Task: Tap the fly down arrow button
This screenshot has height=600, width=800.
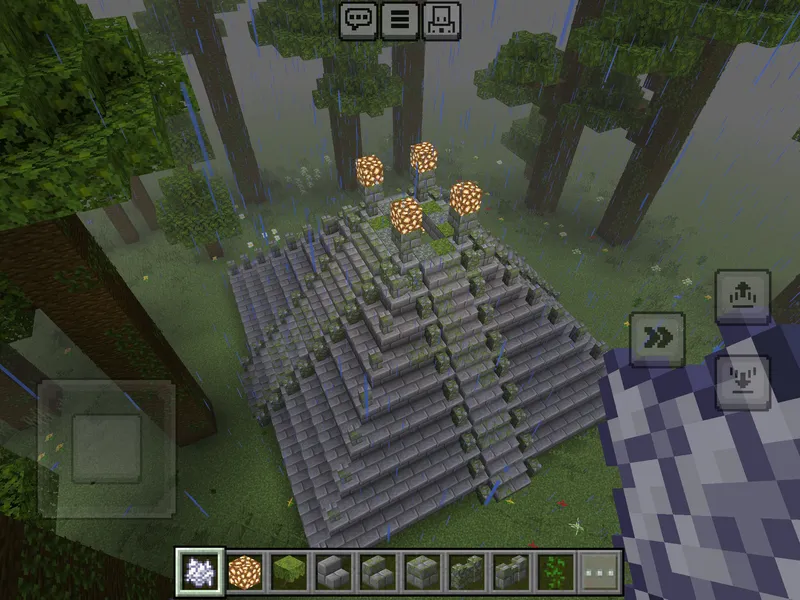Action: tap(743, 383)
